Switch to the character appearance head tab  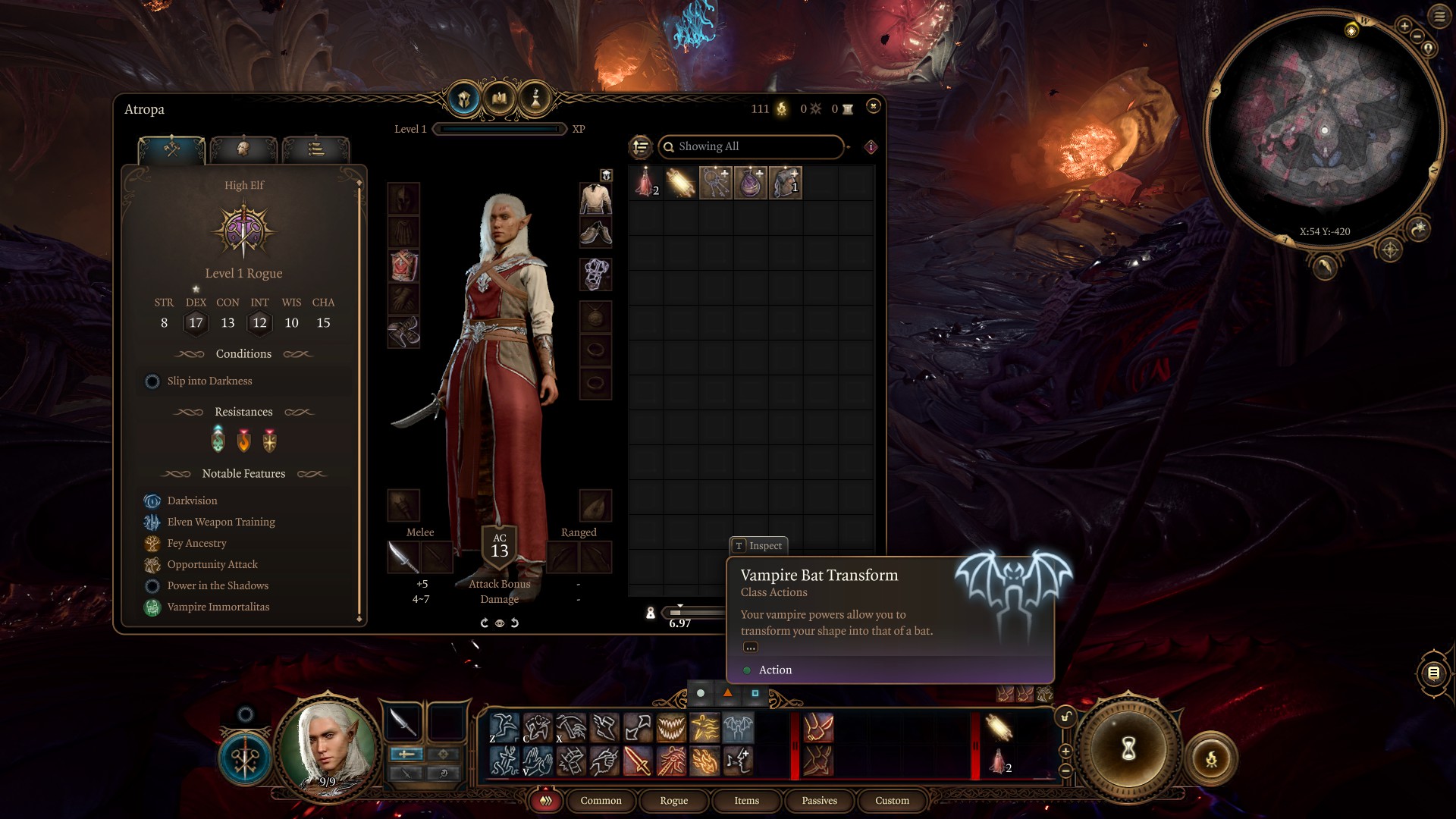(243, 149)
